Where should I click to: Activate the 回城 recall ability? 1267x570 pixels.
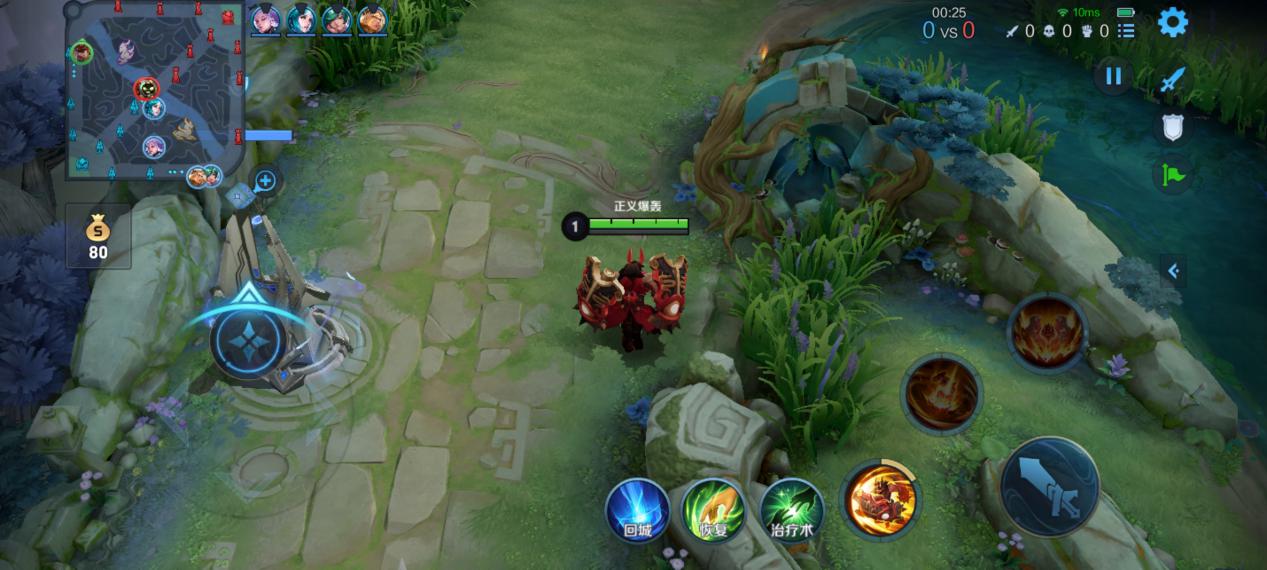click(x=637, y=510)
